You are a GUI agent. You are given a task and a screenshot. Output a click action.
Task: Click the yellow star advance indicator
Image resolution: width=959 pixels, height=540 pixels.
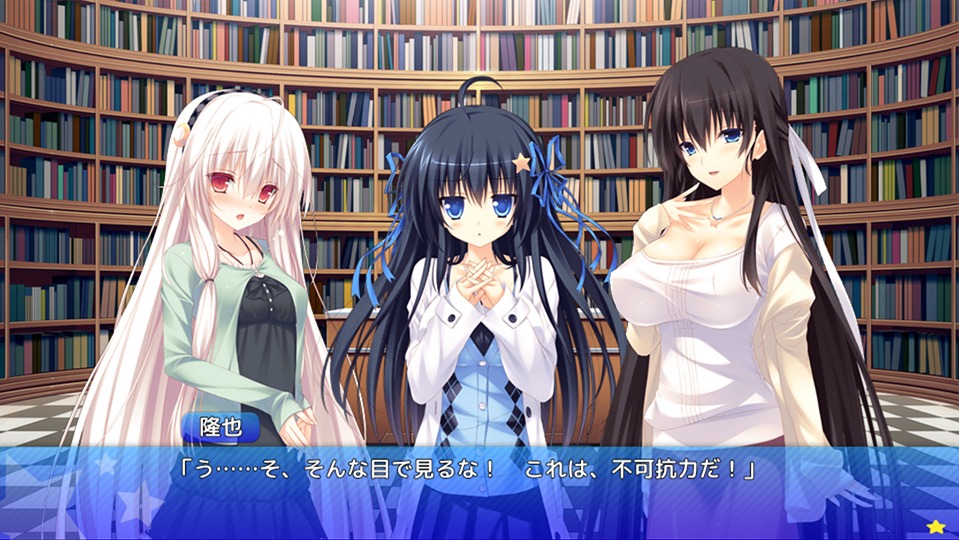point(935,526)
